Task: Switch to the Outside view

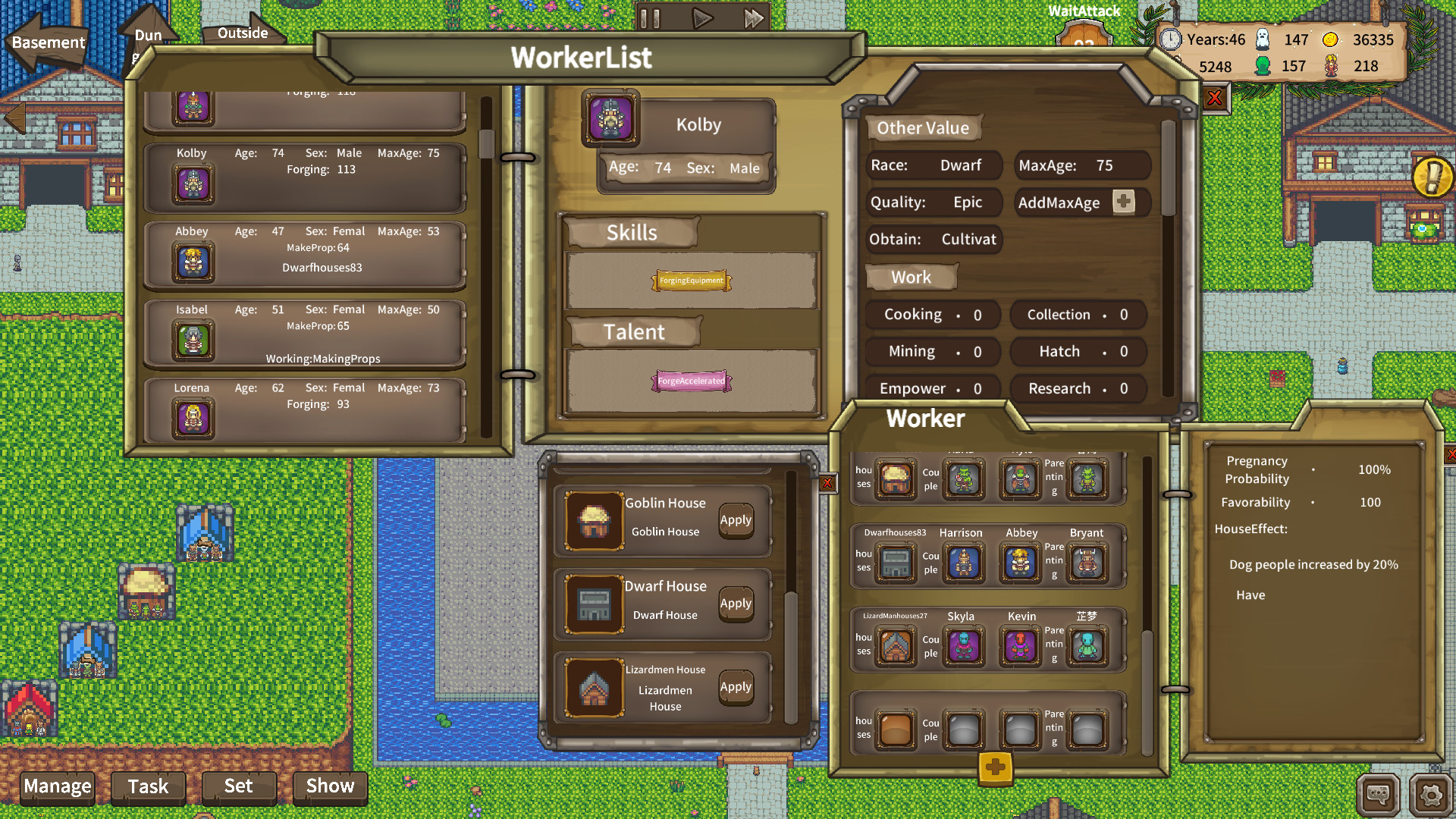Action: click(243, 33)
